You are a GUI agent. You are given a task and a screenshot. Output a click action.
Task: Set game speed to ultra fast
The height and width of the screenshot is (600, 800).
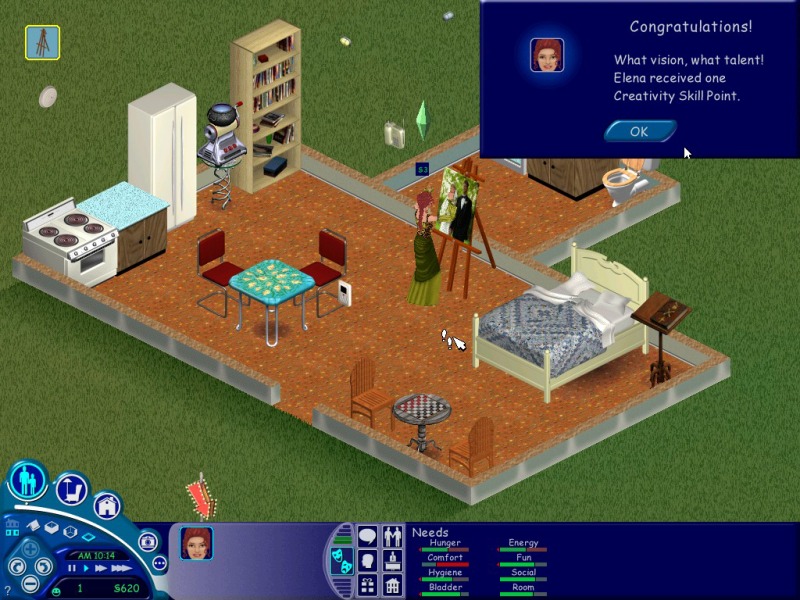121,568
